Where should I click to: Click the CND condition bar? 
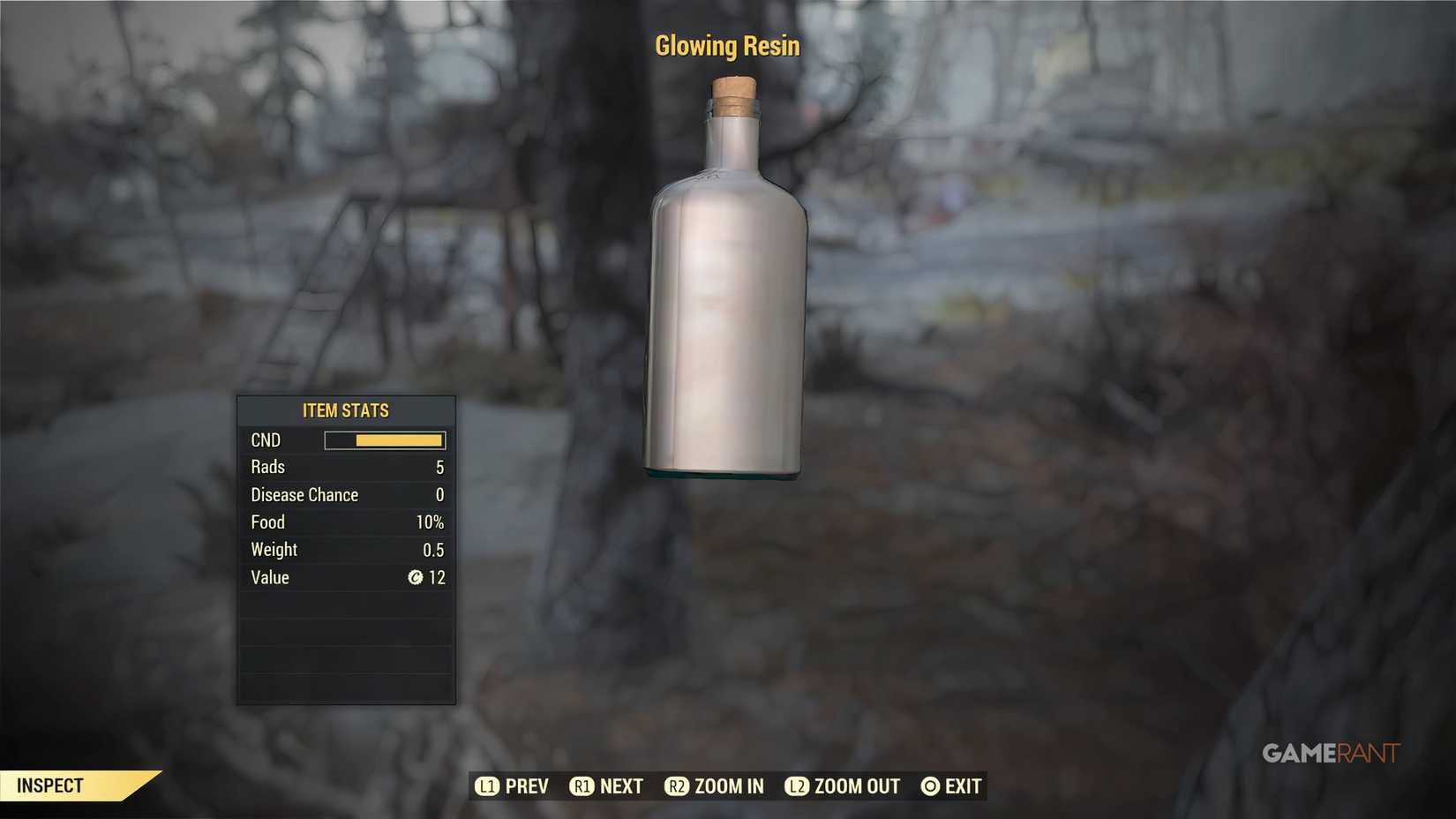(x=386, y=440)
